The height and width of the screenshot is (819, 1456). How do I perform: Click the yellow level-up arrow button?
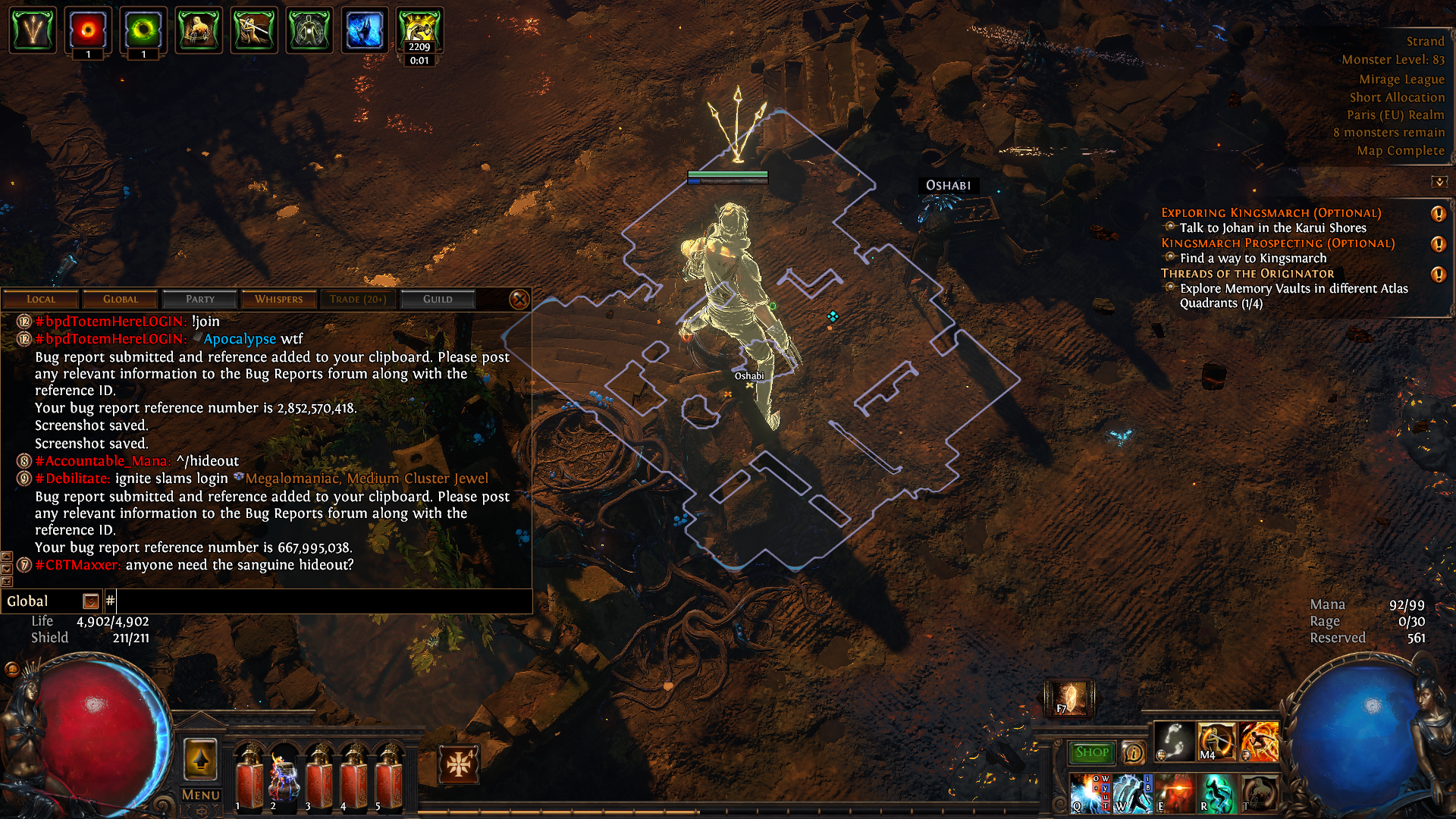pyautogui.click(x=201, y=759)
